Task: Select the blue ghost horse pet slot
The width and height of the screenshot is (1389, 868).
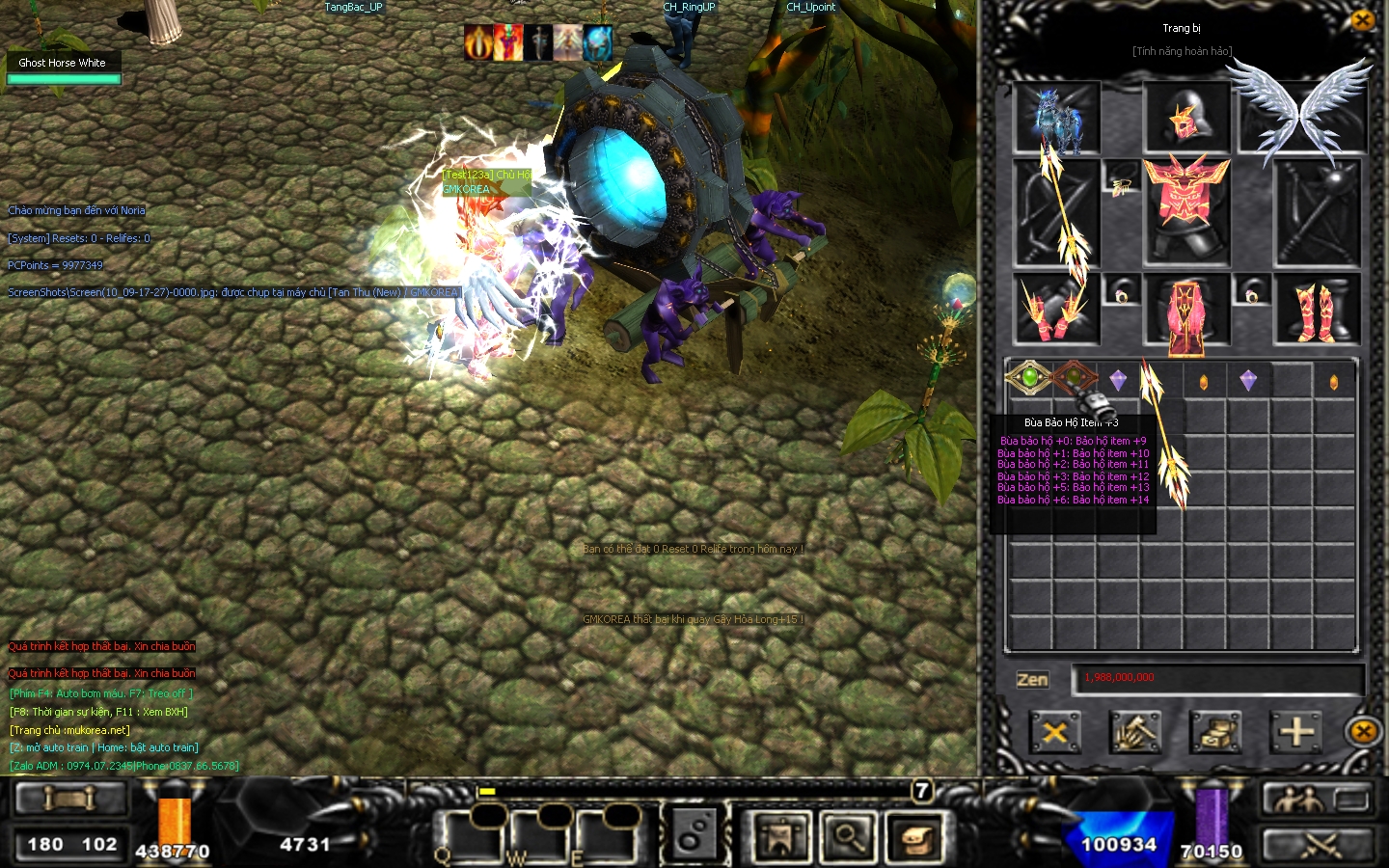Action: 1057,118
